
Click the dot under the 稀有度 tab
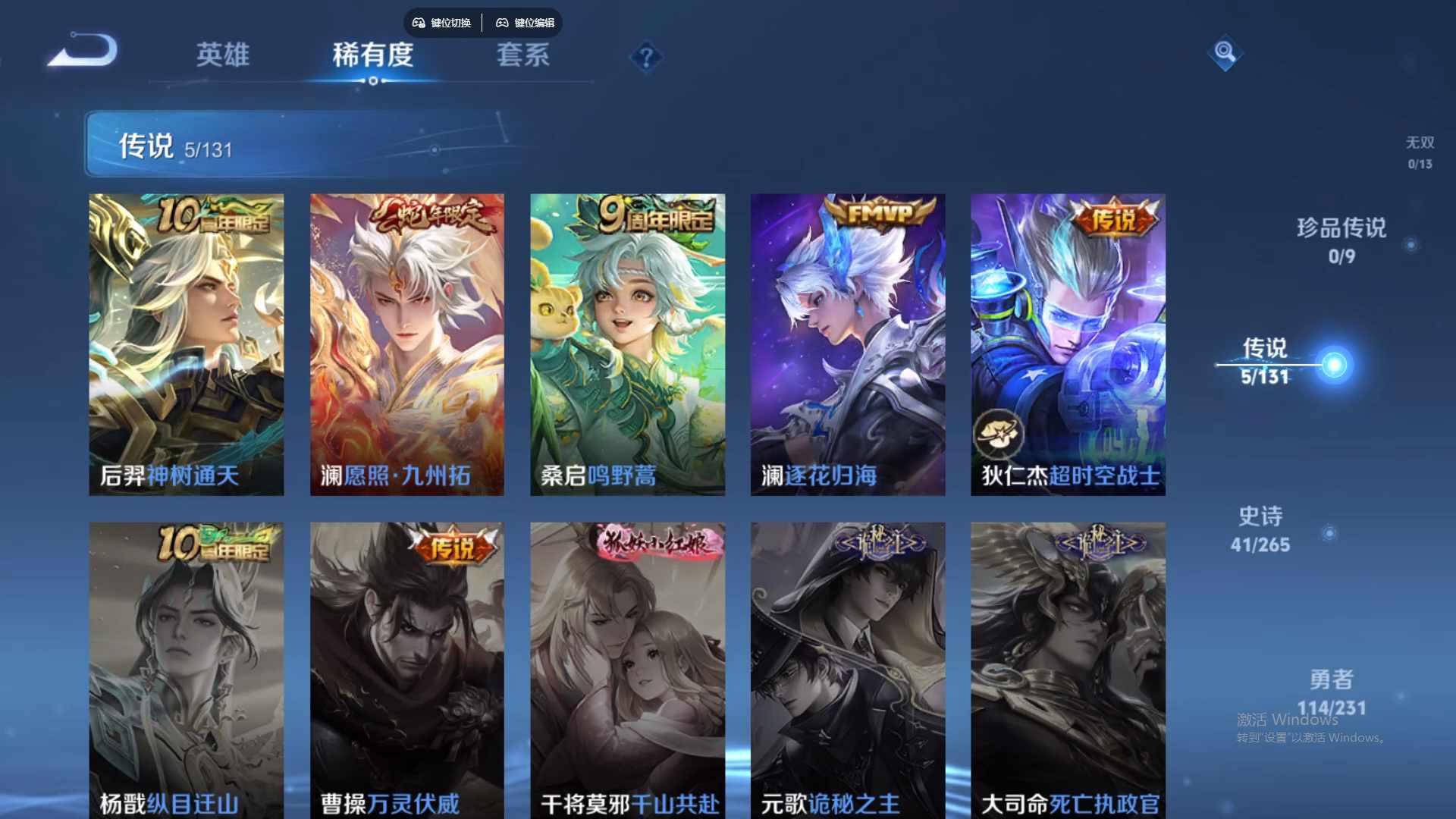(372, 81)
